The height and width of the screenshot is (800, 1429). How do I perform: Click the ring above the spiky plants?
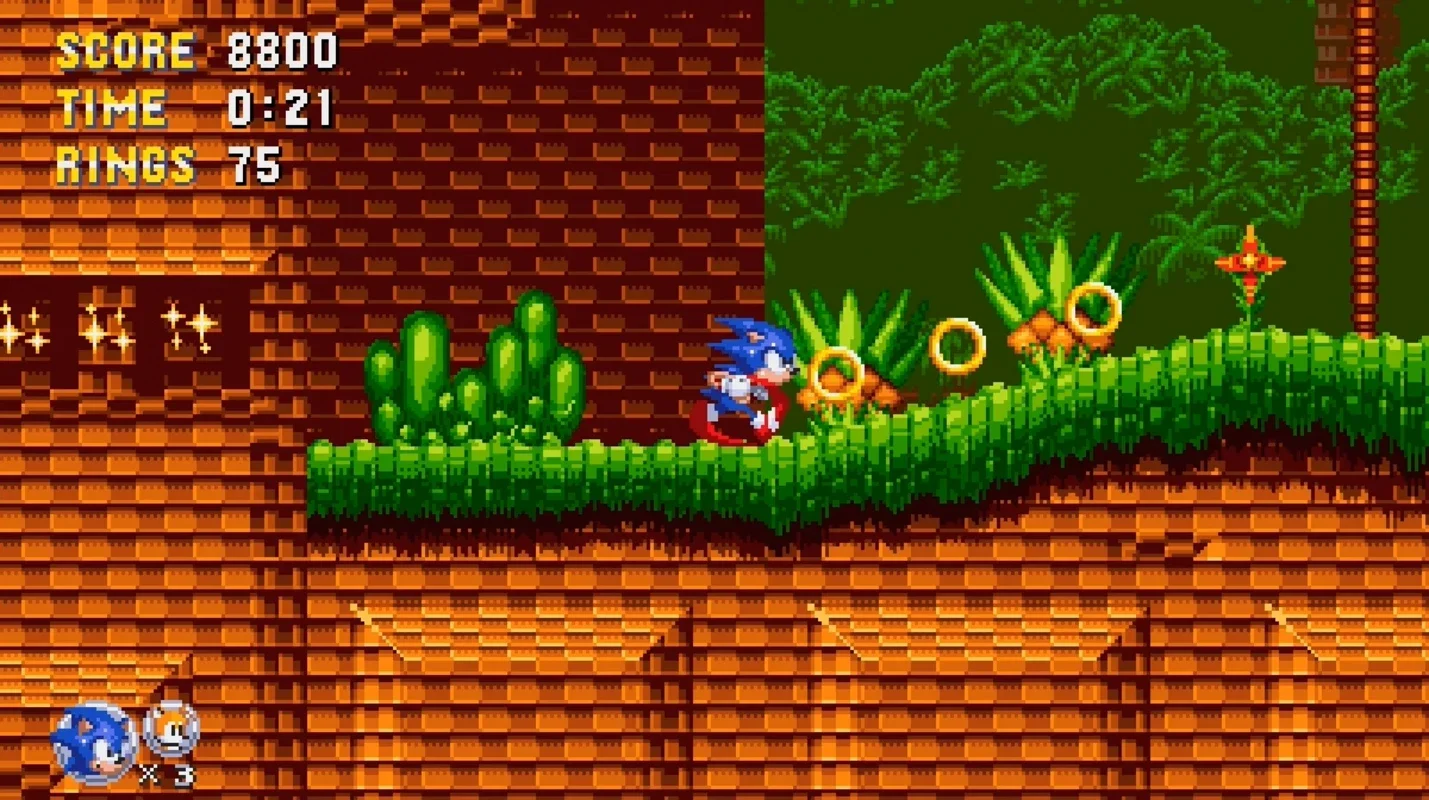pyautogui.click(x=1094, y=313)
